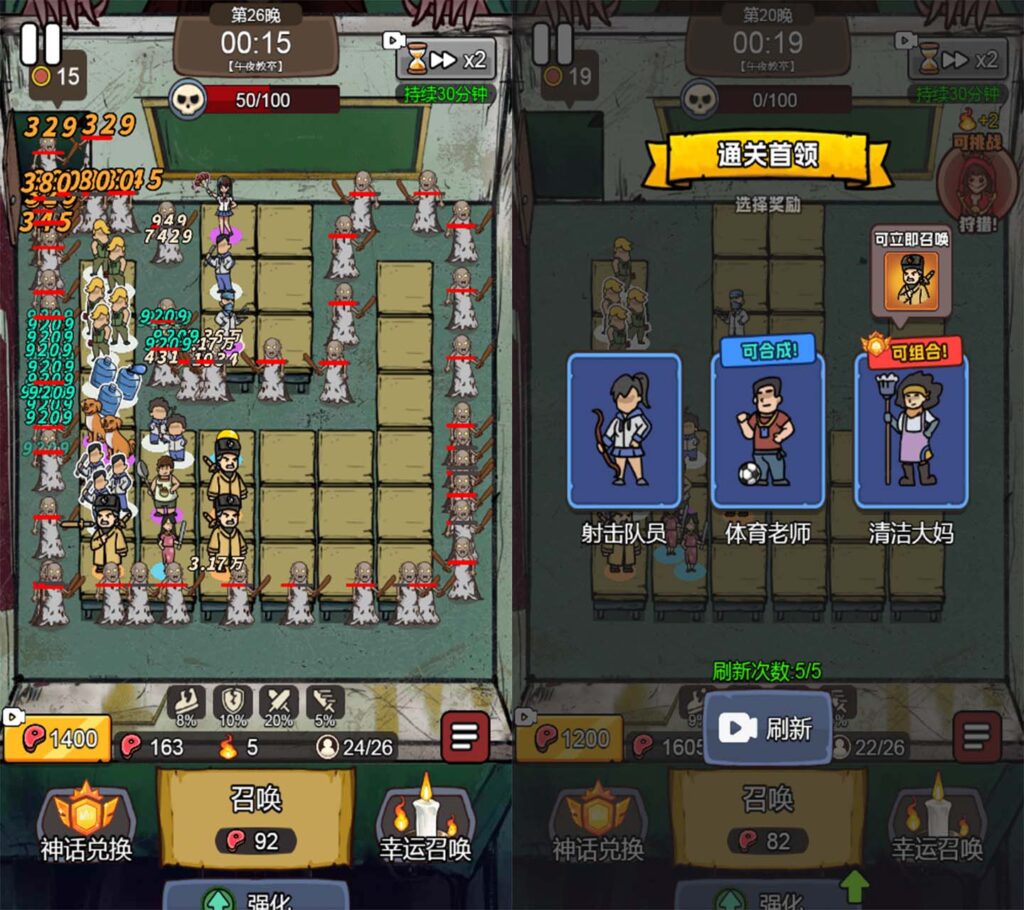The width and height of the screenshot is (1024, 910).
Task: Select the 射击队员 reward card
Action: click(x=624, y=431)
